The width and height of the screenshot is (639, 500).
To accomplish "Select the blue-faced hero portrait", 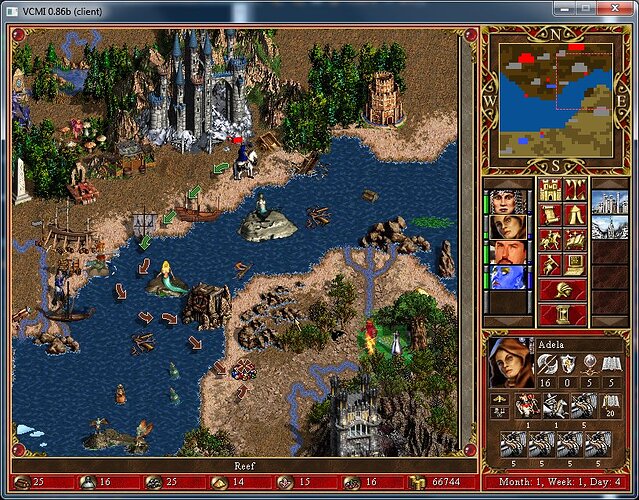I will pyautogui.click(x=507, y=278).
